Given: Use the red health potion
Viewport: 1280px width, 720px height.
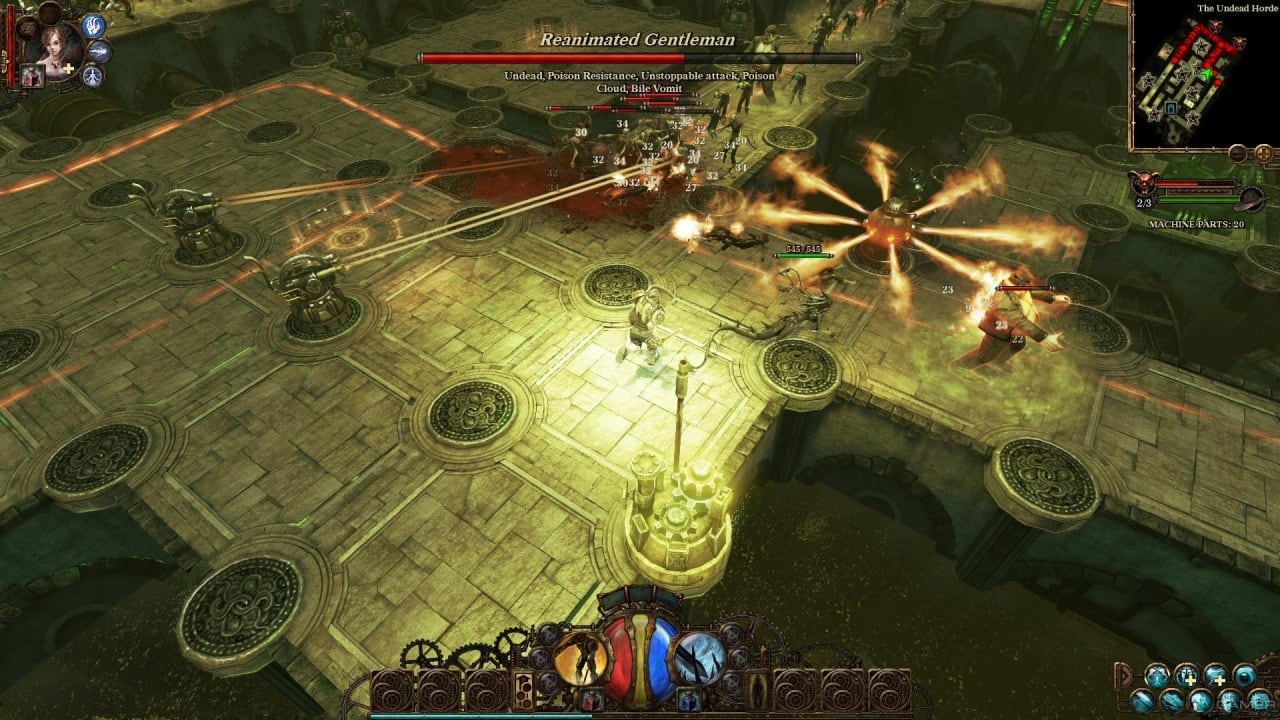Looking at the screenshot, I should click(x=592, y=700).
